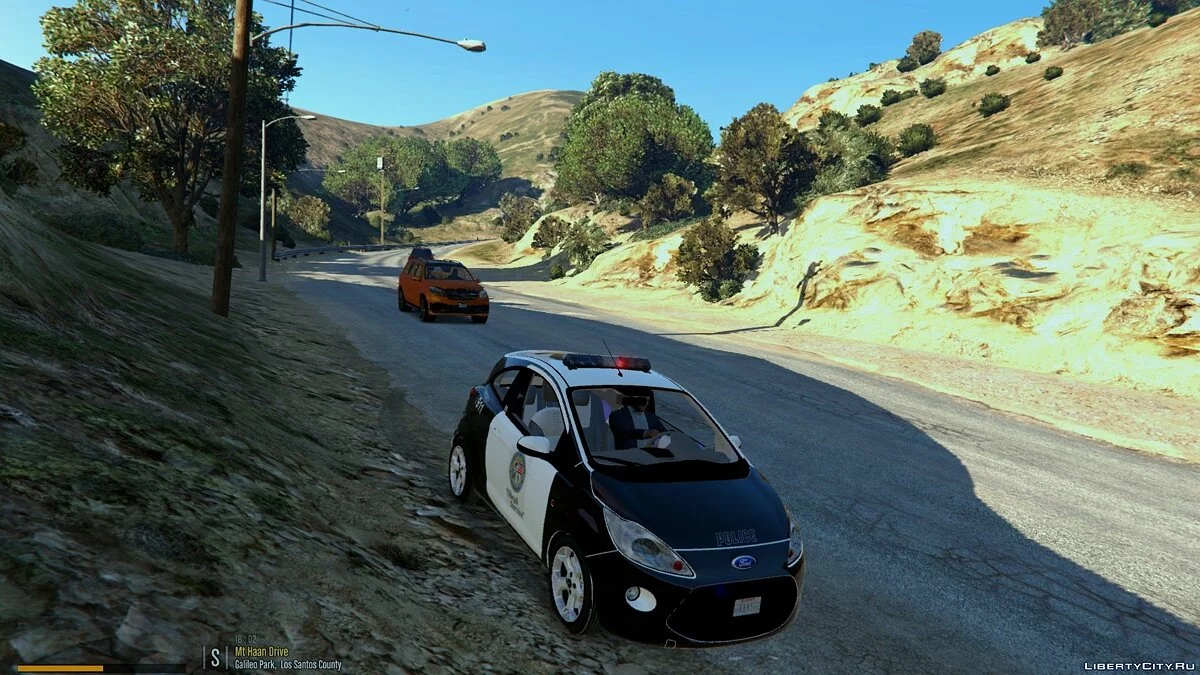The image size is (1200, 675).
Task: Click the LibertyCity.ru watermark link
Action: click(x=1138, y=665)
